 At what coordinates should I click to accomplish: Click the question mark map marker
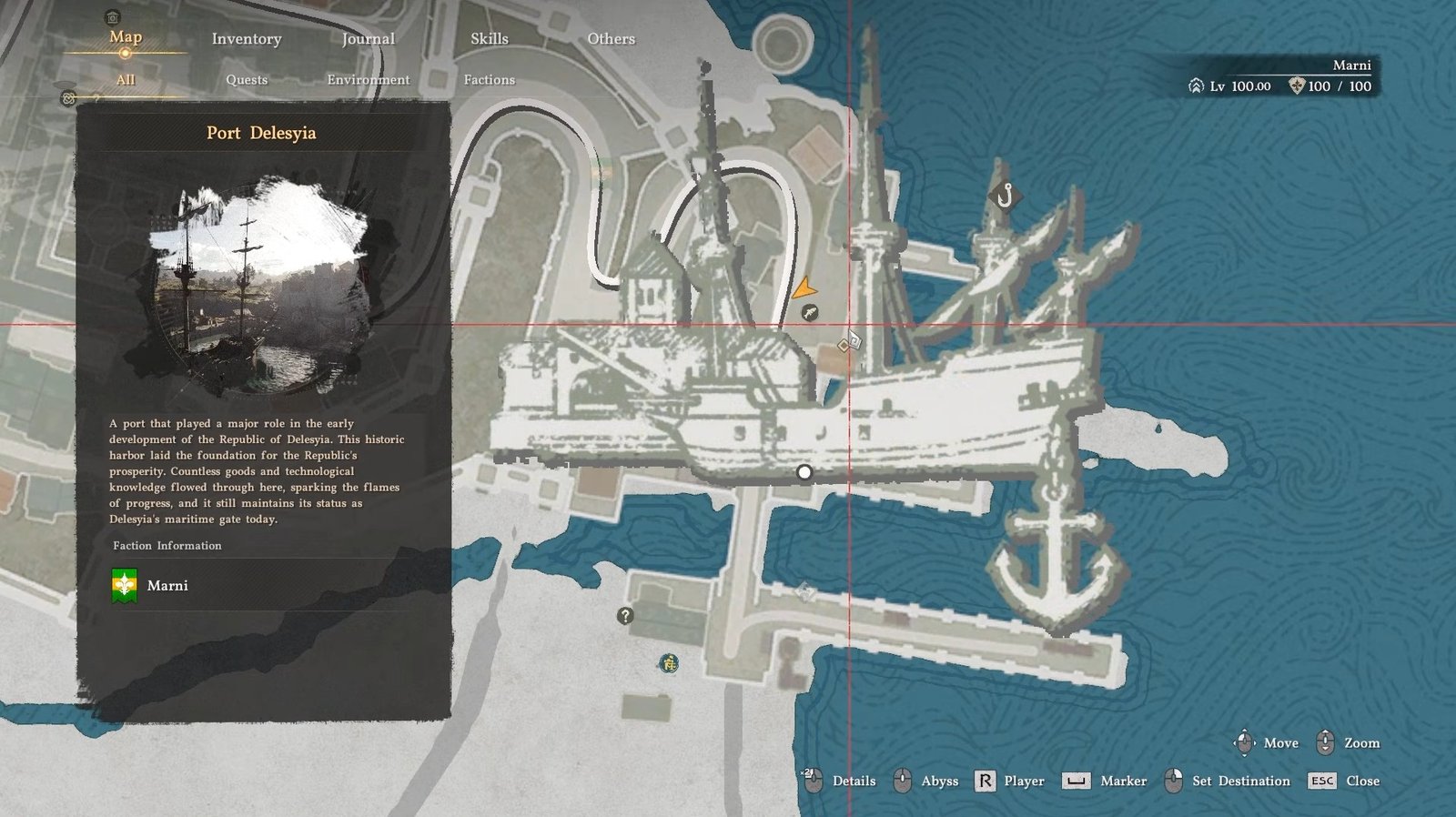pos(625,616)
